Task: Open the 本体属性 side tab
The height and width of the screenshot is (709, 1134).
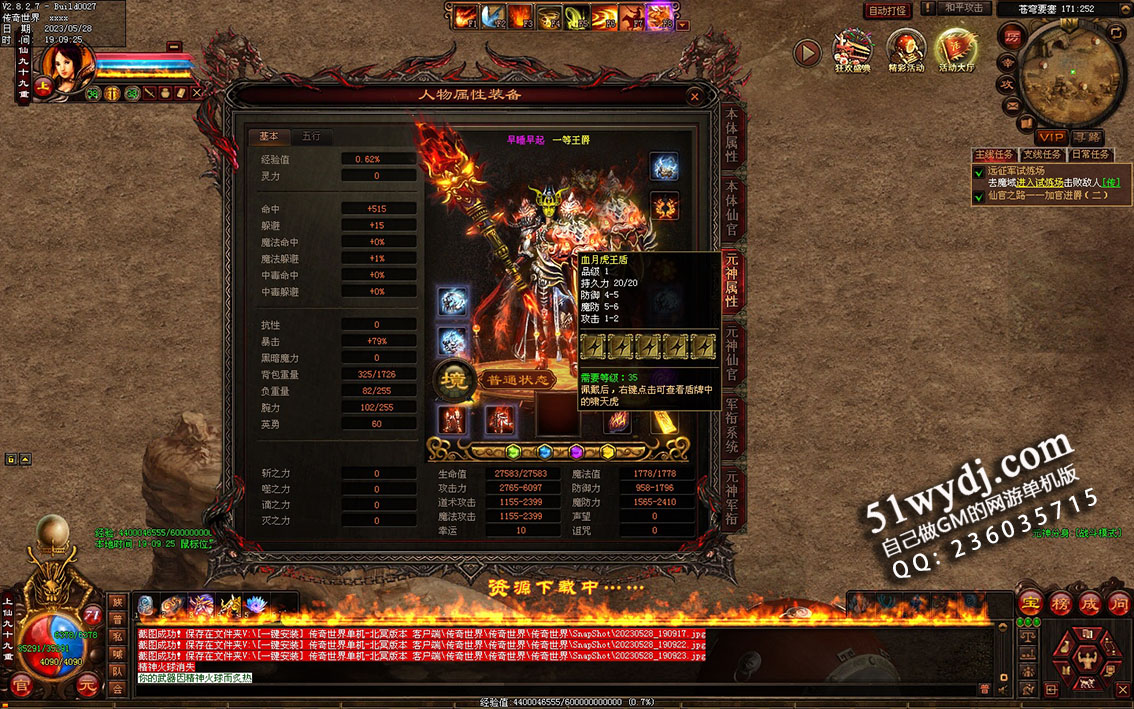Action: [x=732, y=134]
